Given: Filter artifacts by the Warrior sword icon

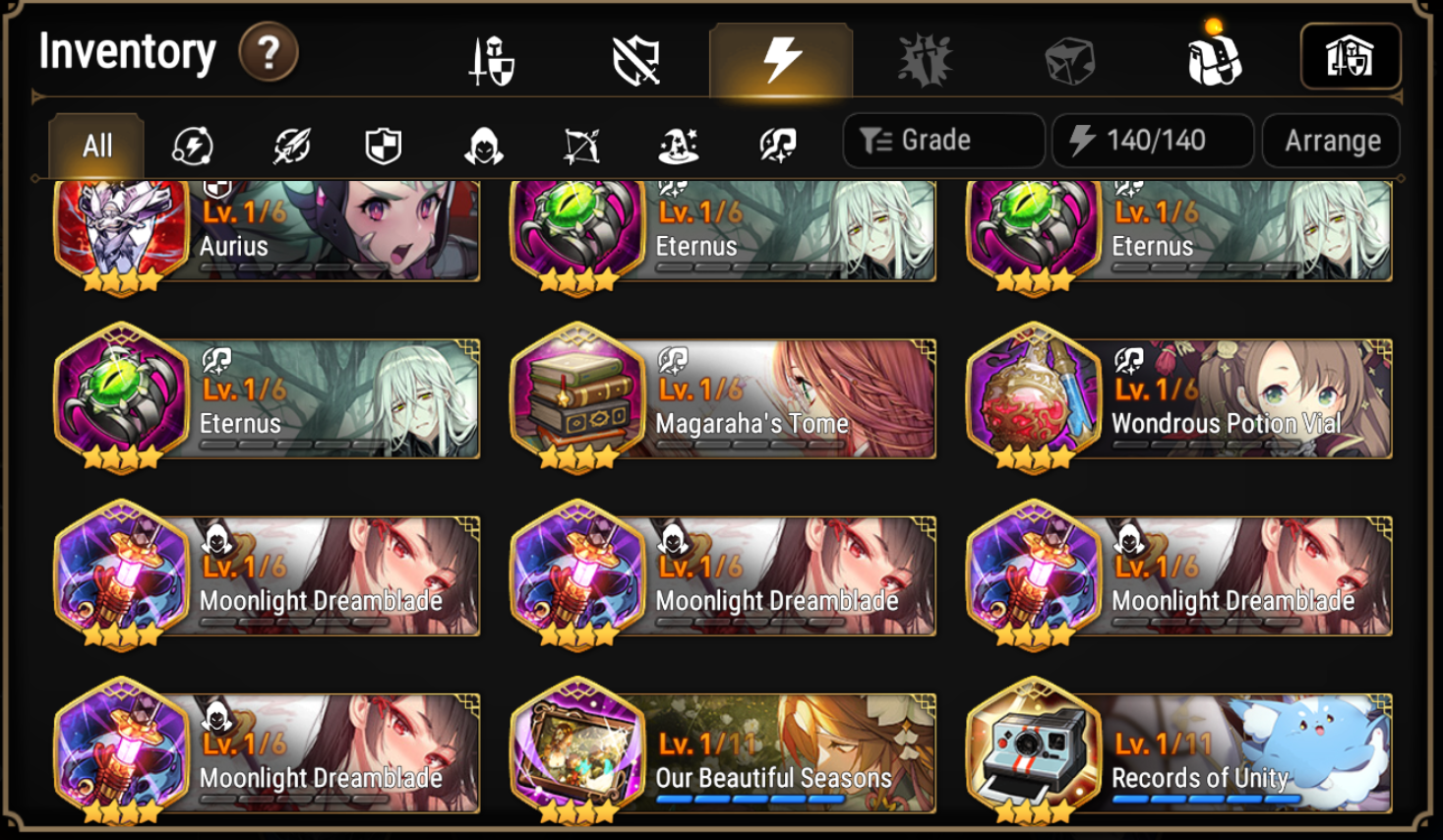Looking at the screenshot, I should coord(289,144).
